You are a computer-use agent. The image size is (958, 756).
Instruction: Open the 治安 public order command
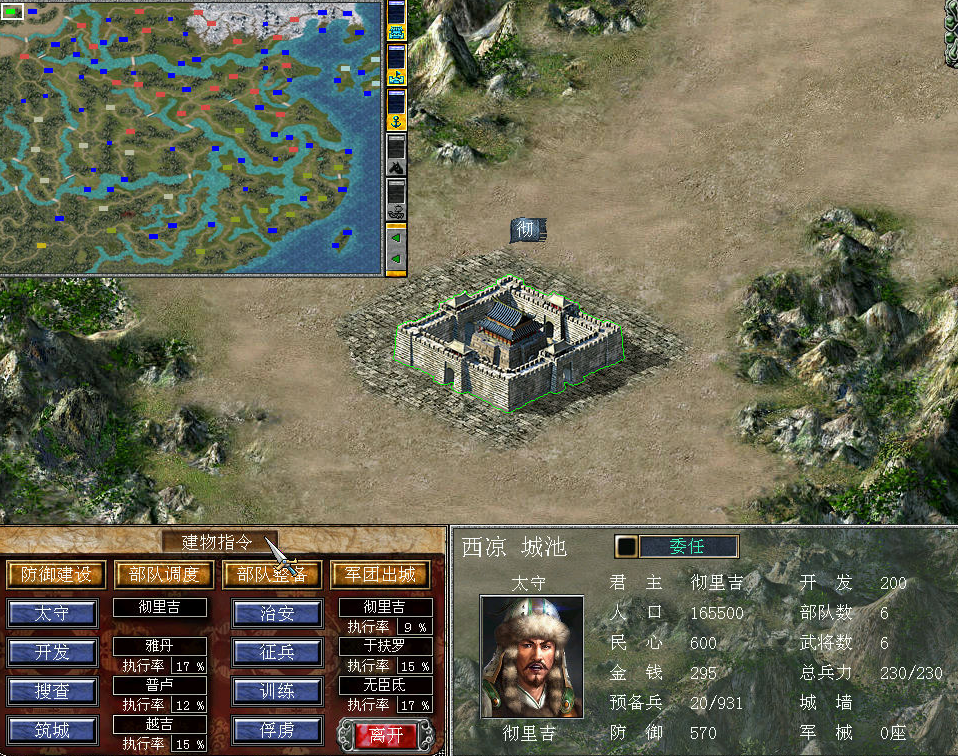click(277, 613)
